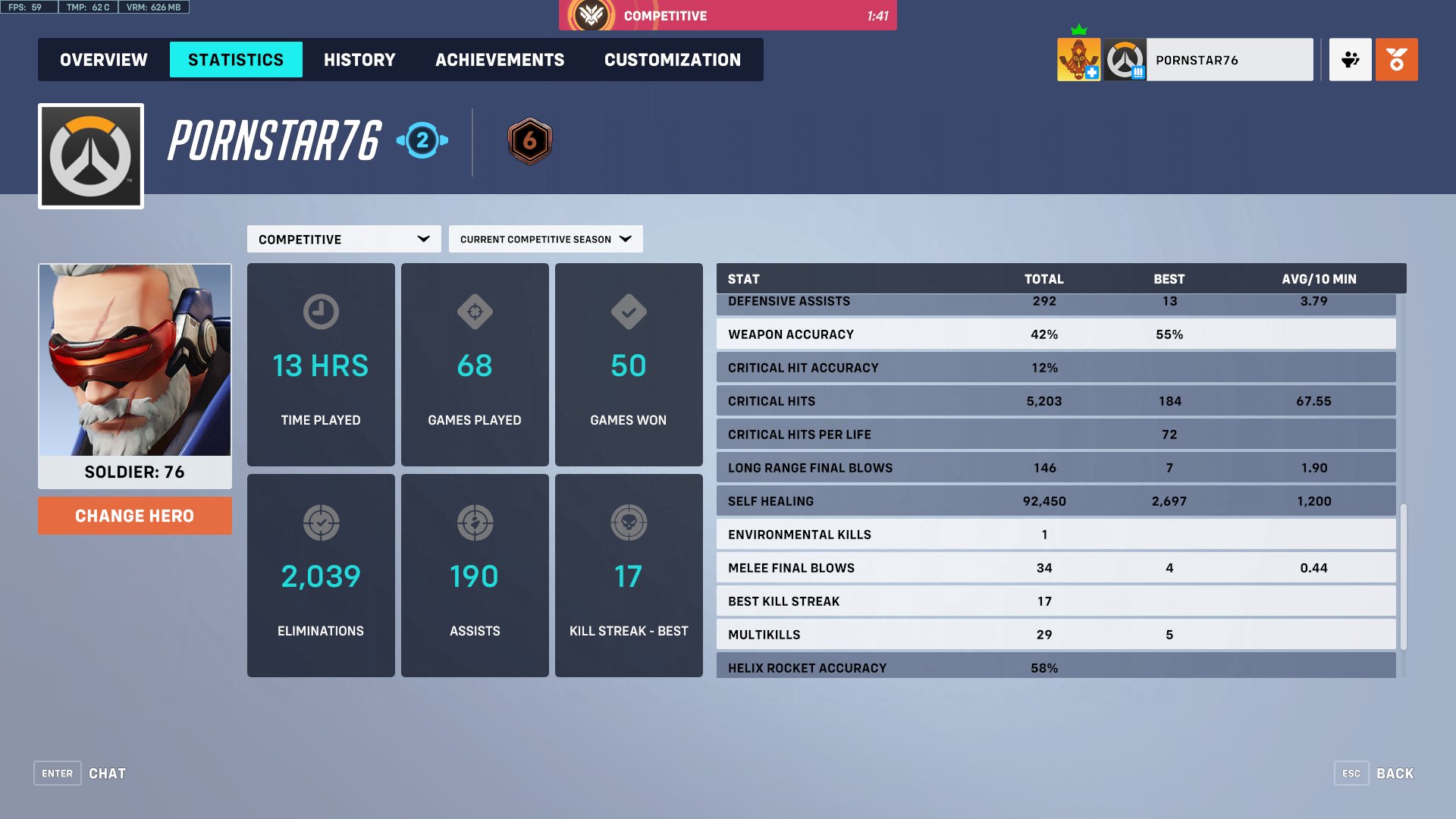Click BACK at the bottom right
This screenshot has height=819, width=1456.
click(1394, 773)
